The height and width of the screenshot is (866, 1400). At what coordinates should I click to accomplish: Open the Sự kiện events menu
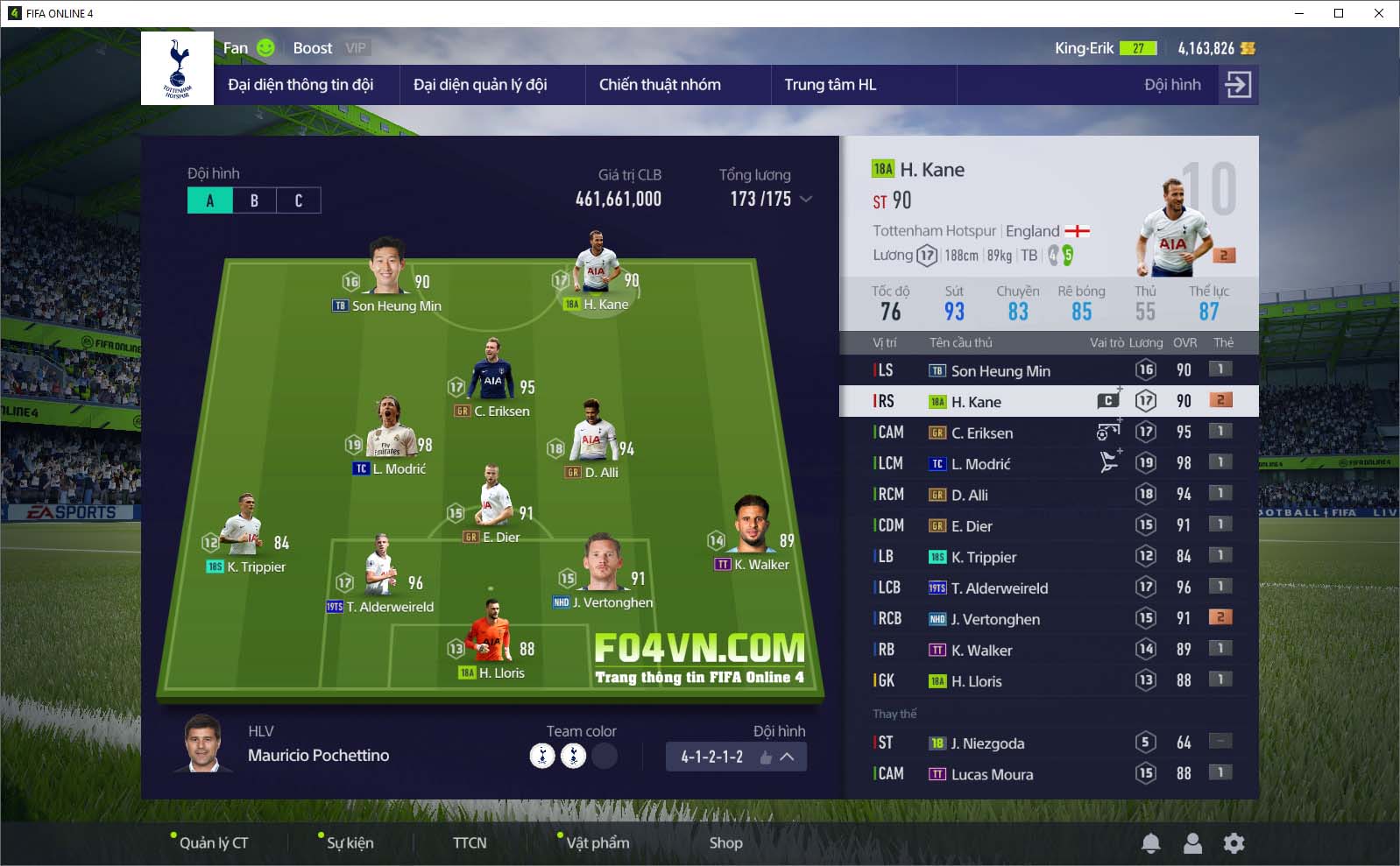point(350,842)
